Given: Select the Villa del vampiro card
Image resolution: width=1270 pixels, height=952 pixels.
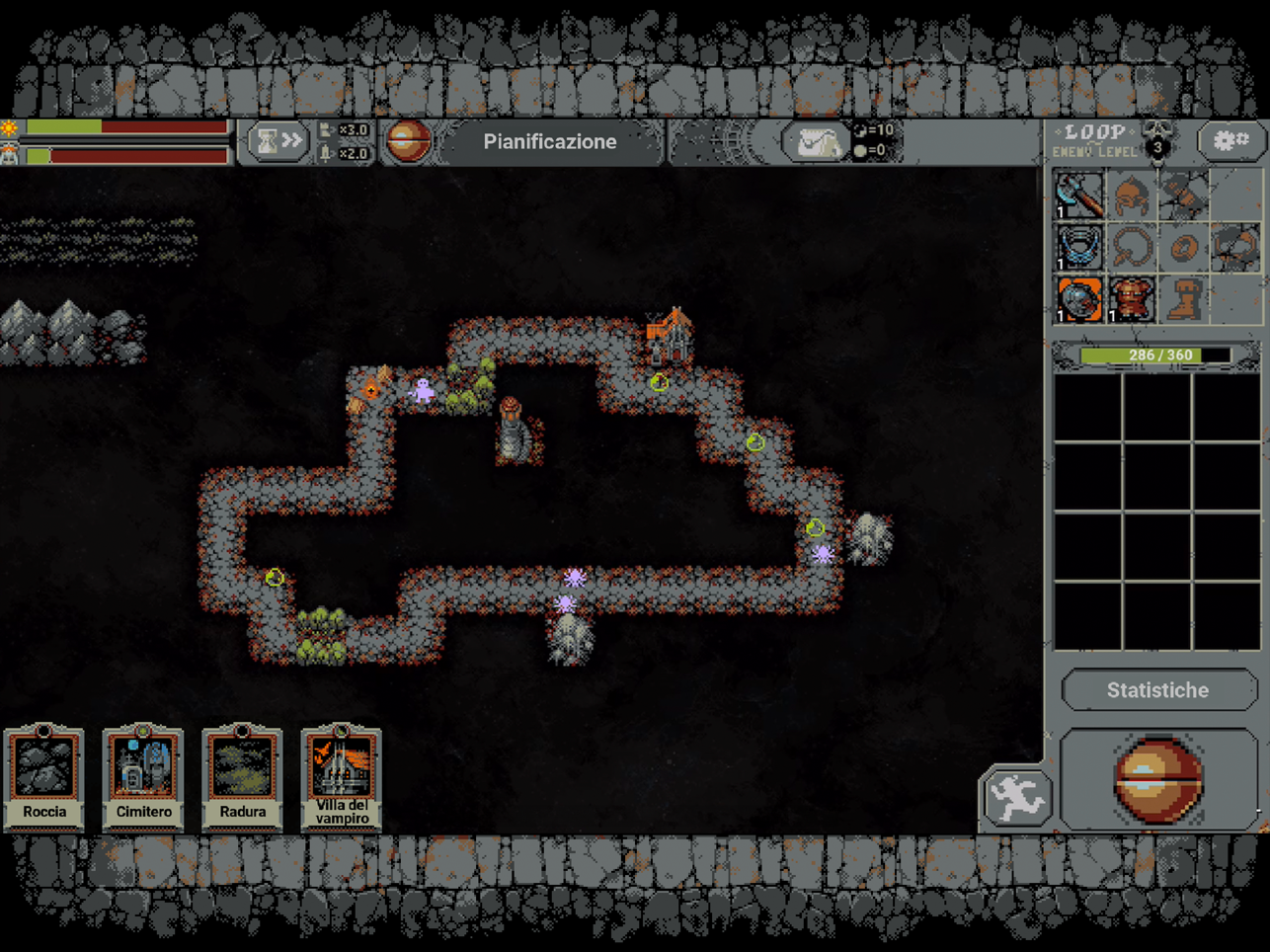Looking at the screenshot, I should point(341,777).
